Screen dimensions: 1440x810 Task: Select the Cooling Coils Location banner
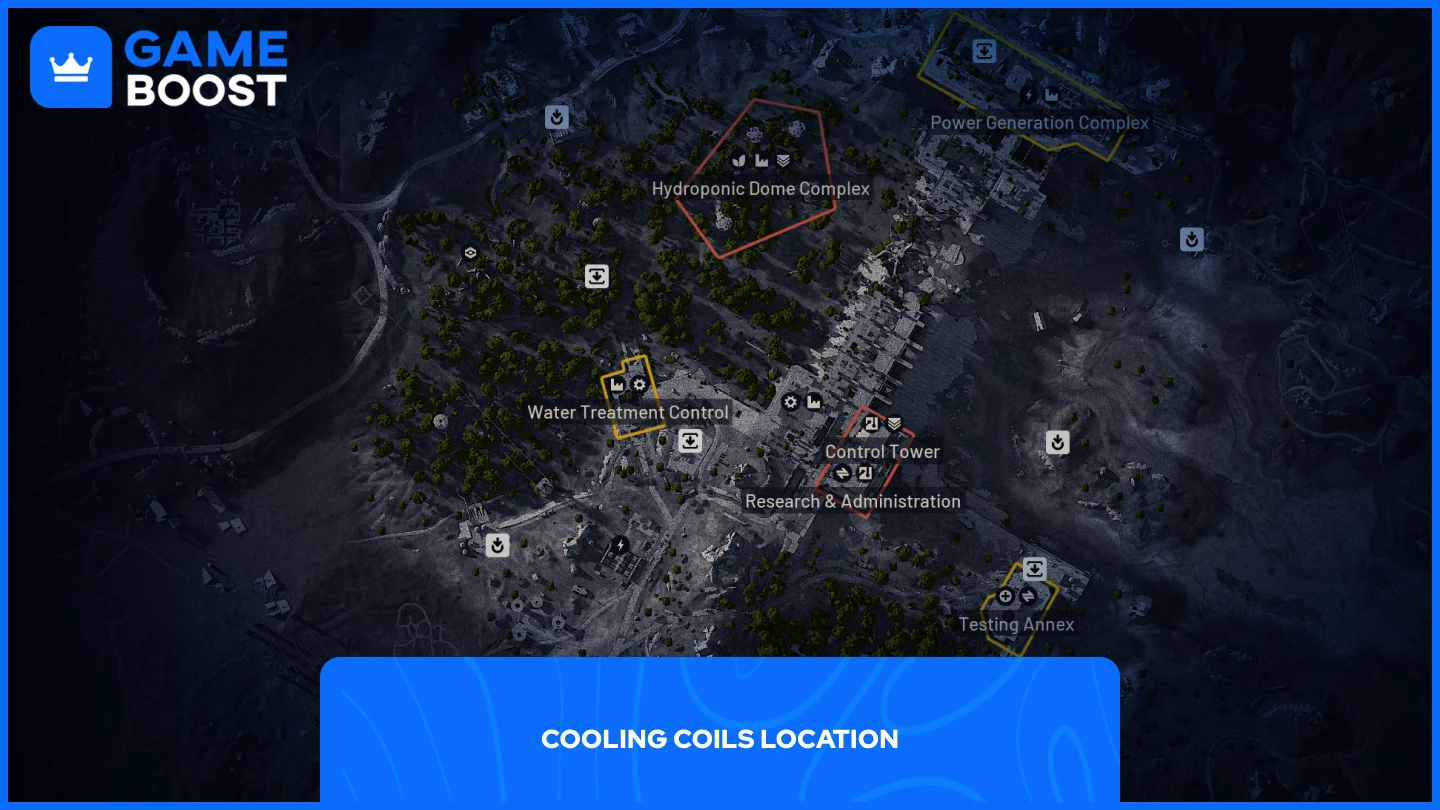coord(719,739)
